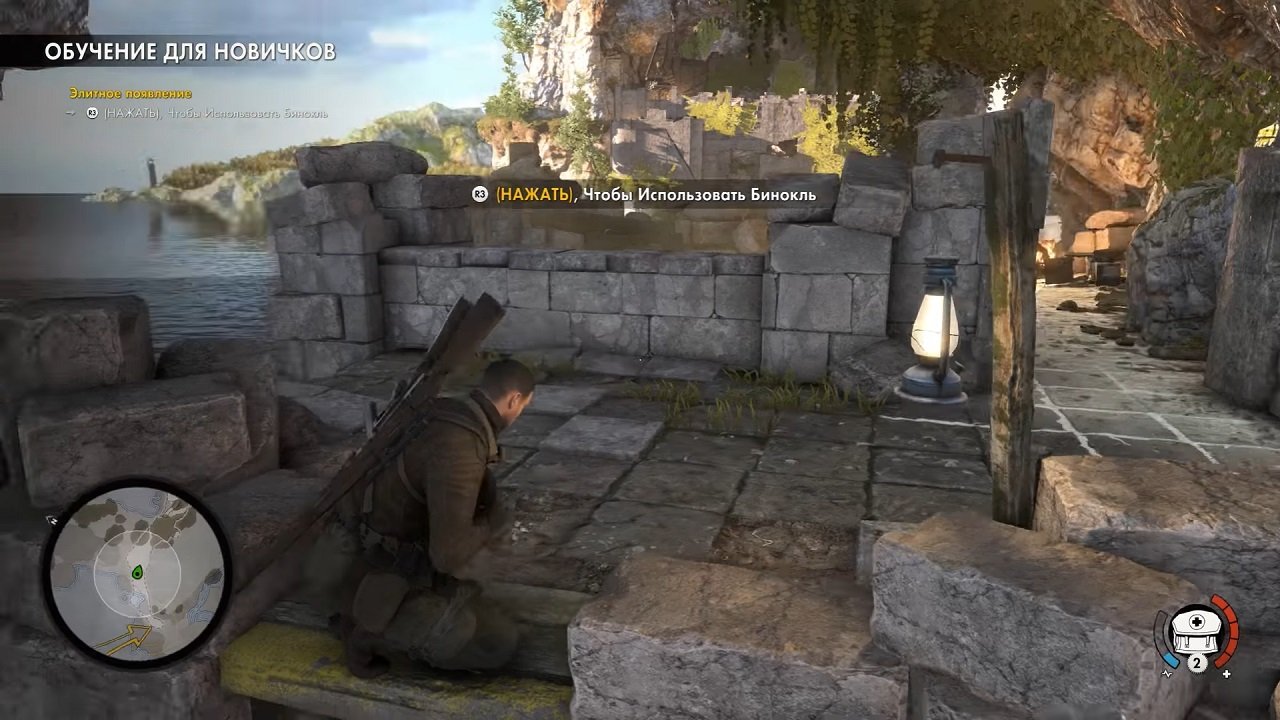This screenshot has height=720, width=1280.
Task: Open the binocular tutorial prompt message
Action: click(x=648, y=195)
